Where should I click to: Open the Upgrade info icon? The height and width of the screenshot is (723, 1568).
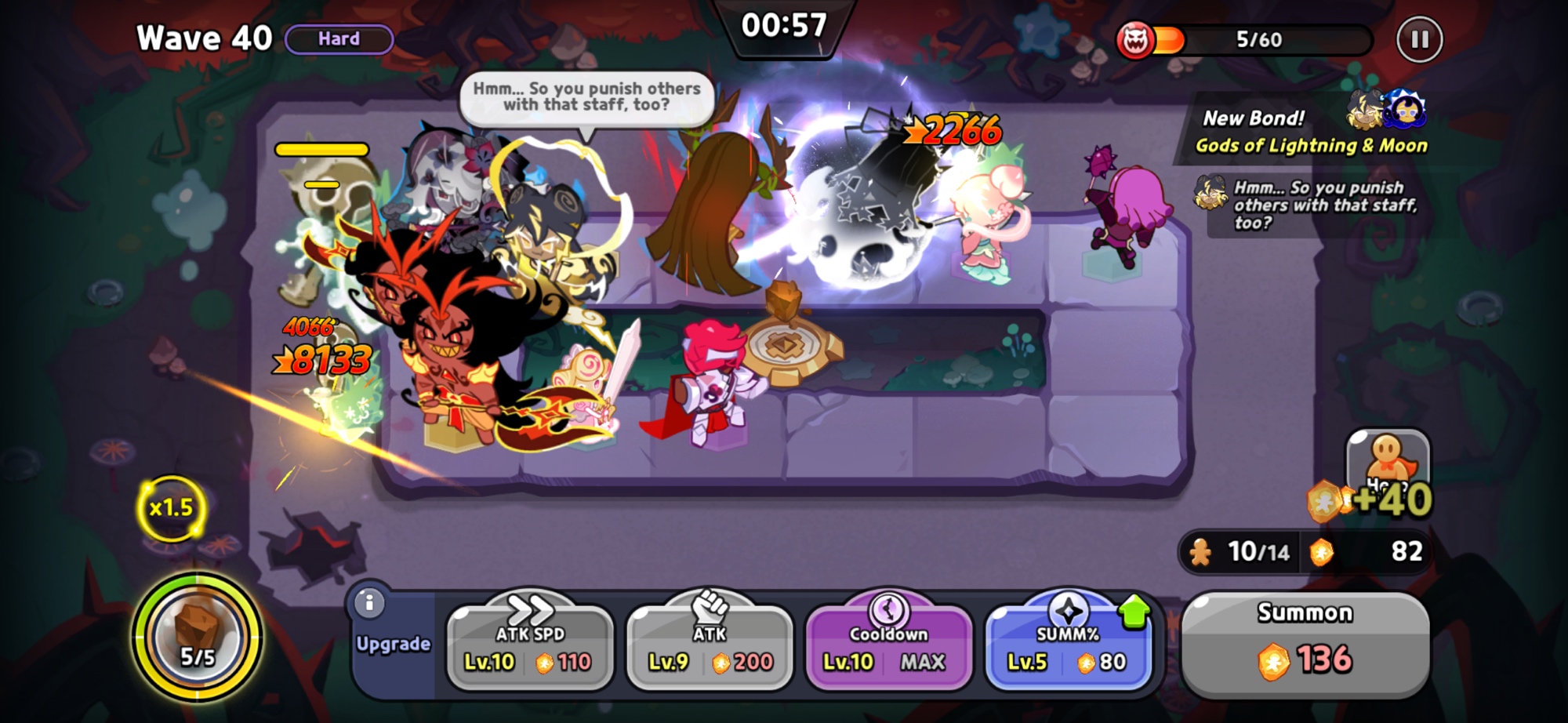369,603
